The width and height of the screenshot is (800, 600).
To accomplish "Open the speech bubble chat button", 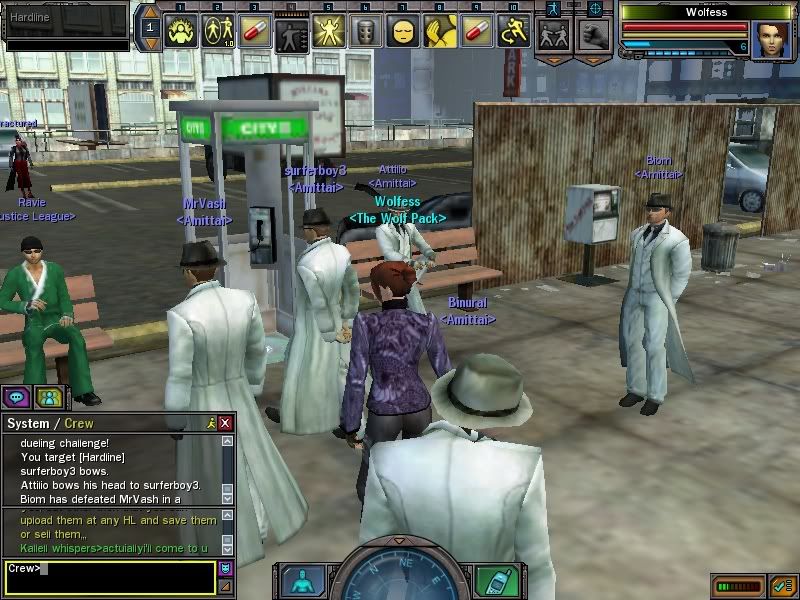I will pos(16,397).
